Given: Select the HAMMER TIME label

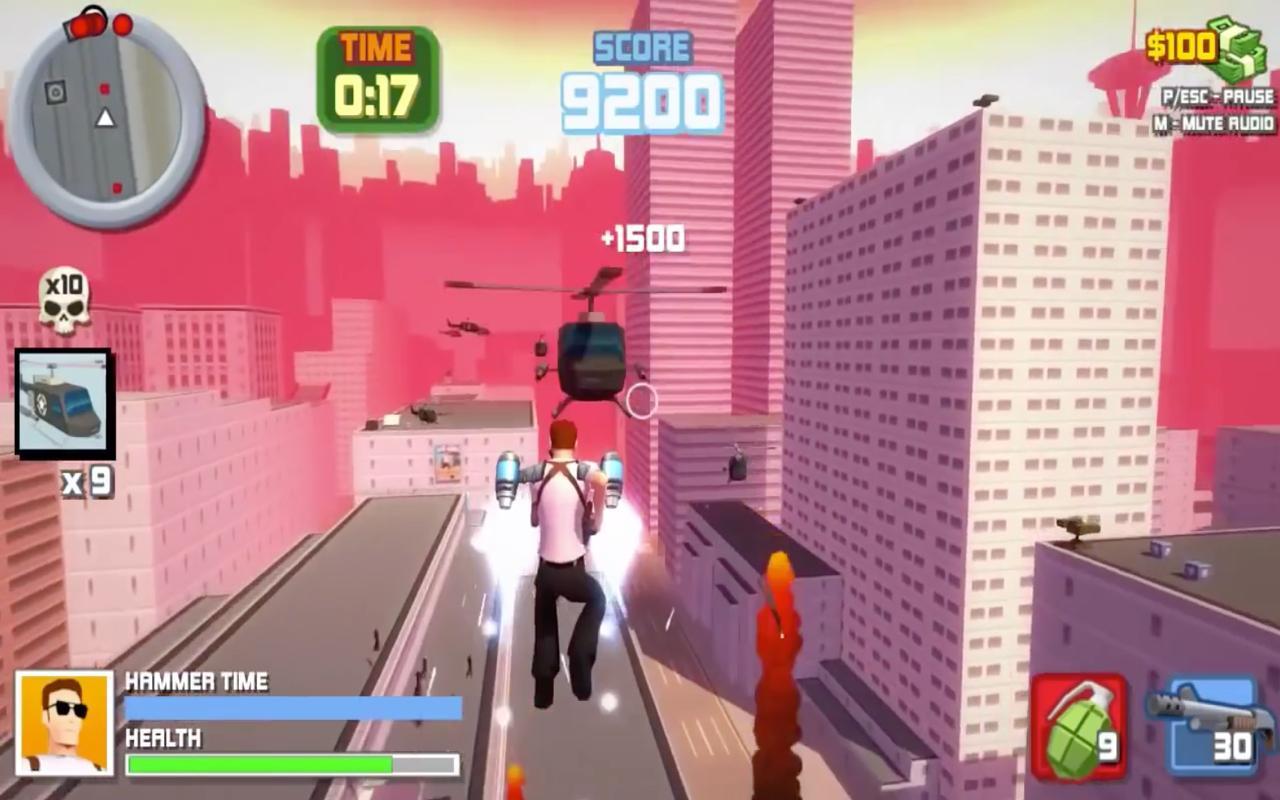Looking at the screenshot, I should click(195, 682).
